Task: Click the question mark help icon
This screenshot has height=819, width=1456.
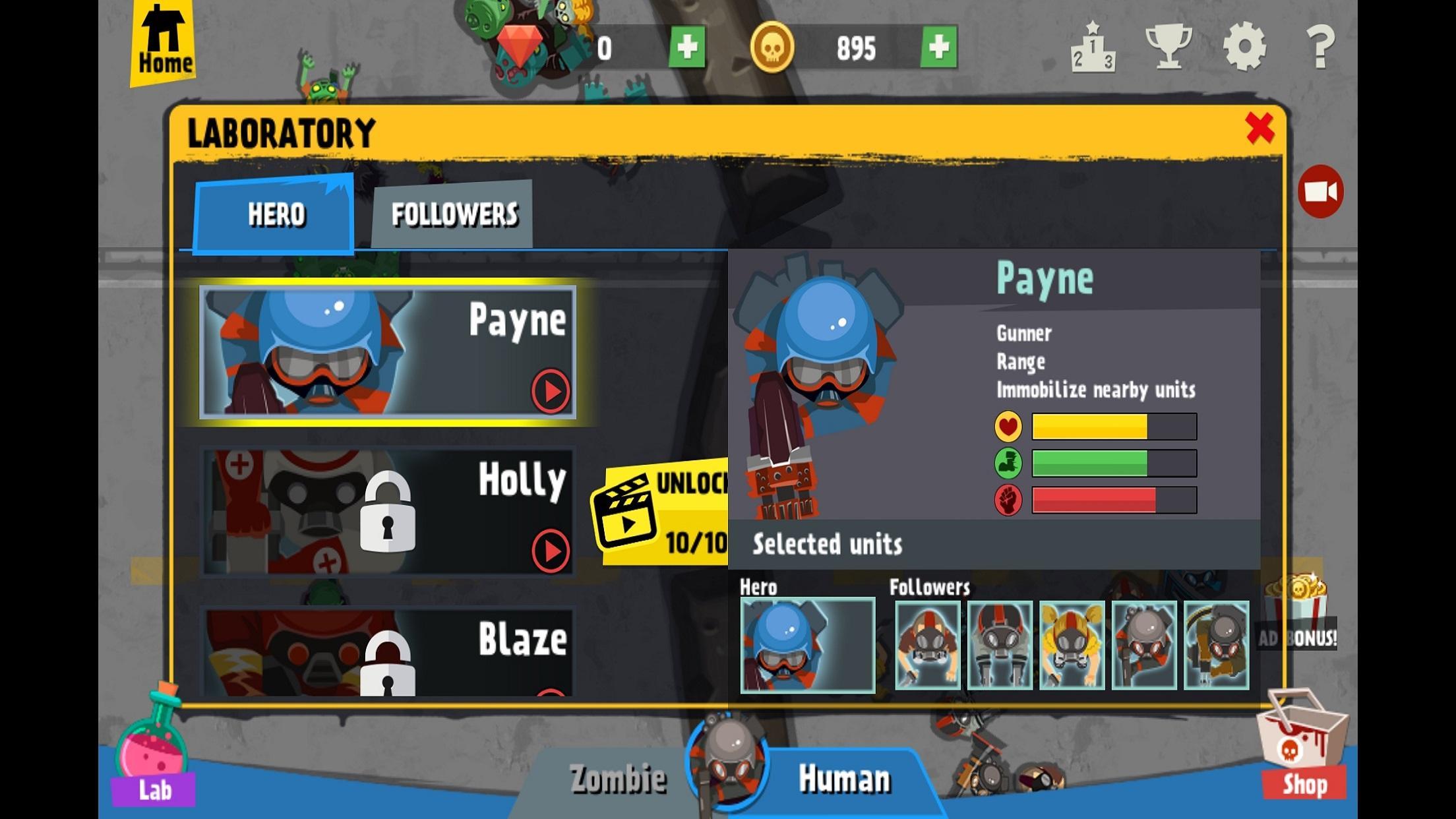Action: tap(1321, 46)
